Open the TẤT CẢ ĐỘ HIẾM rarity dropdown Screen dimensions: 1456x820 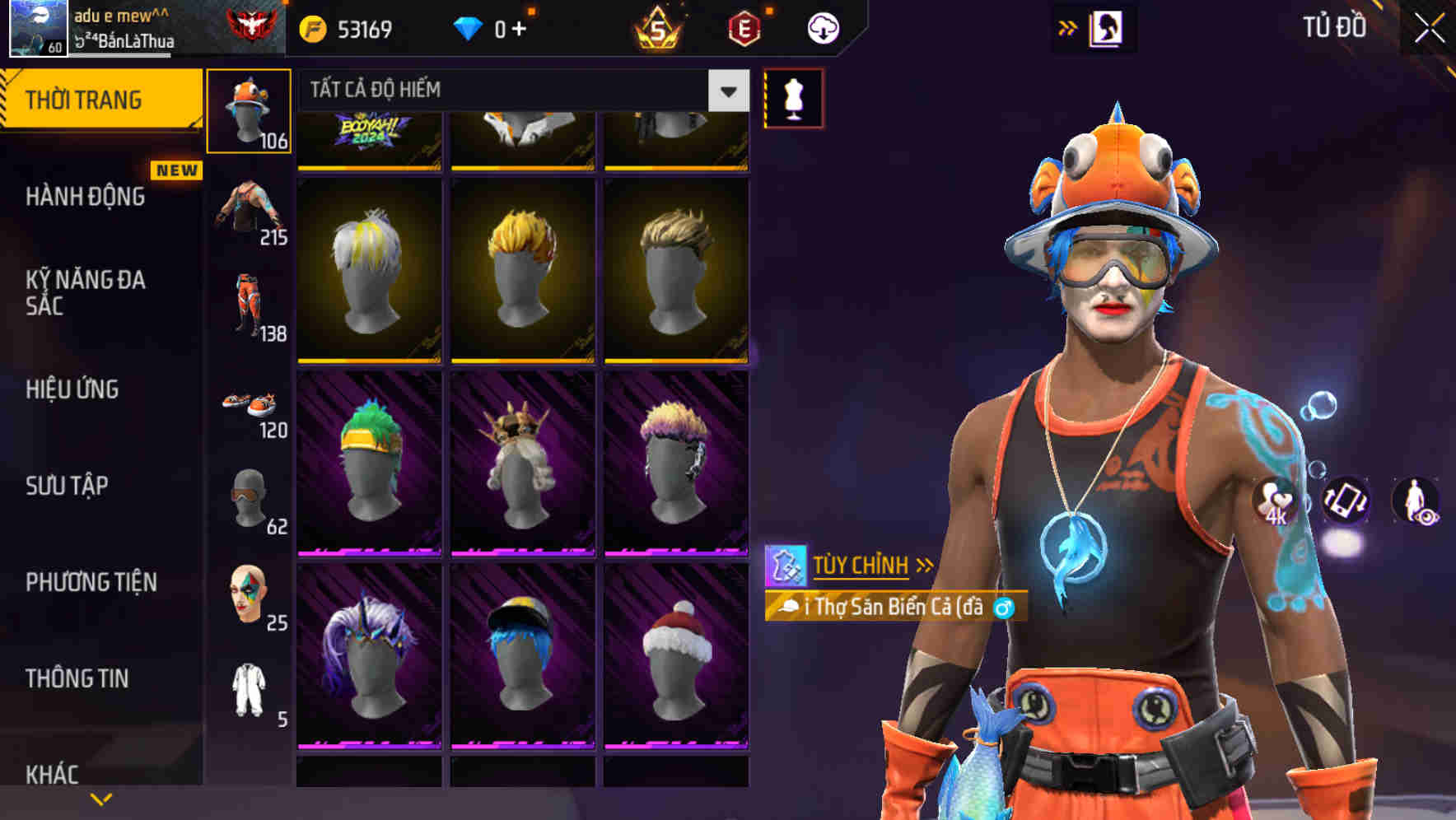point(519,91)
